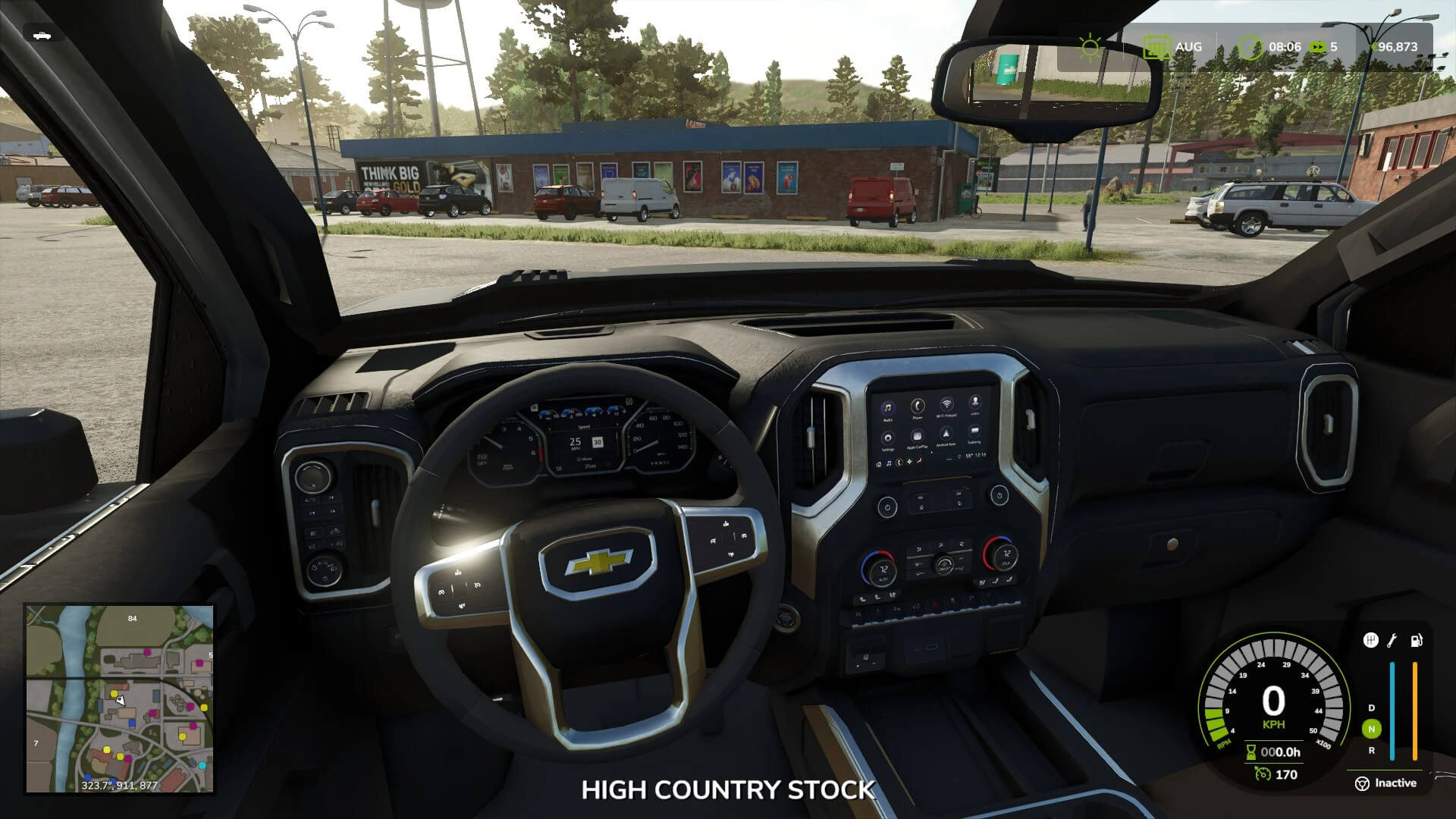
Task: Click the cruise control icon beside 170
Action: [1262, 774]
